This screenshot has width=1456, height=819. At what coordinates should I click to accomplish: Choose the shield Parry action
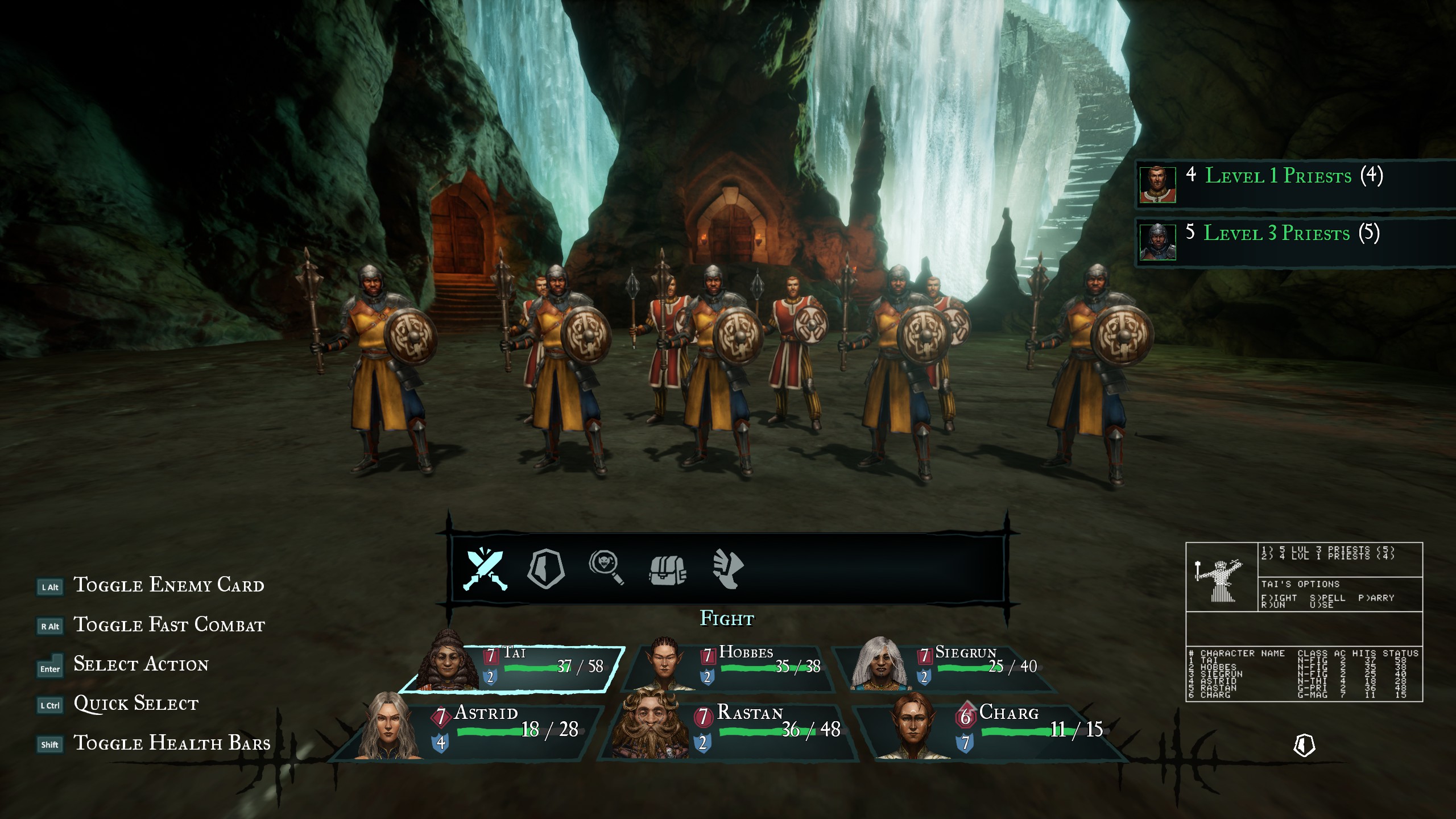[546, 569]
